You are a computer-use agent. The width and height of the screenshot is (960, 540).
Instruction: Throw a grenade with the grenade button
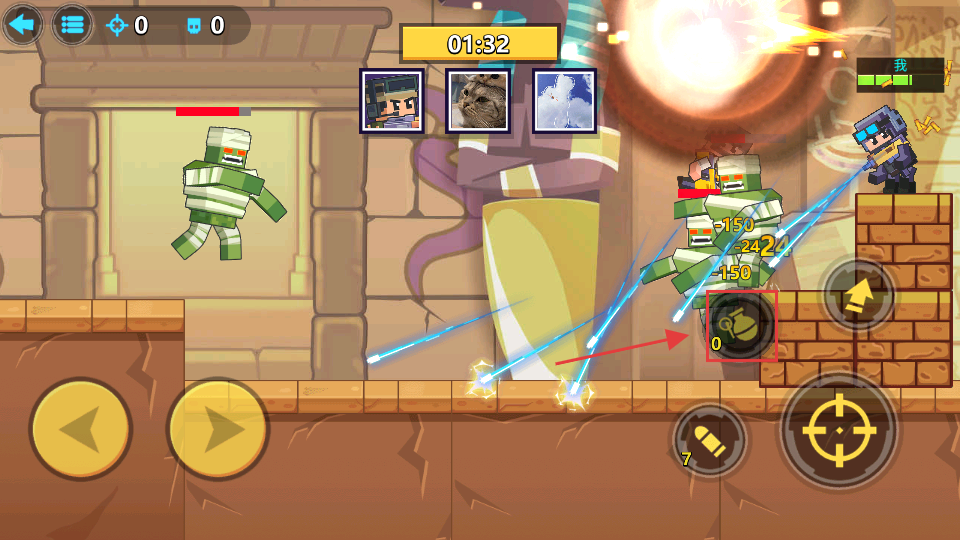pos(741,325)
